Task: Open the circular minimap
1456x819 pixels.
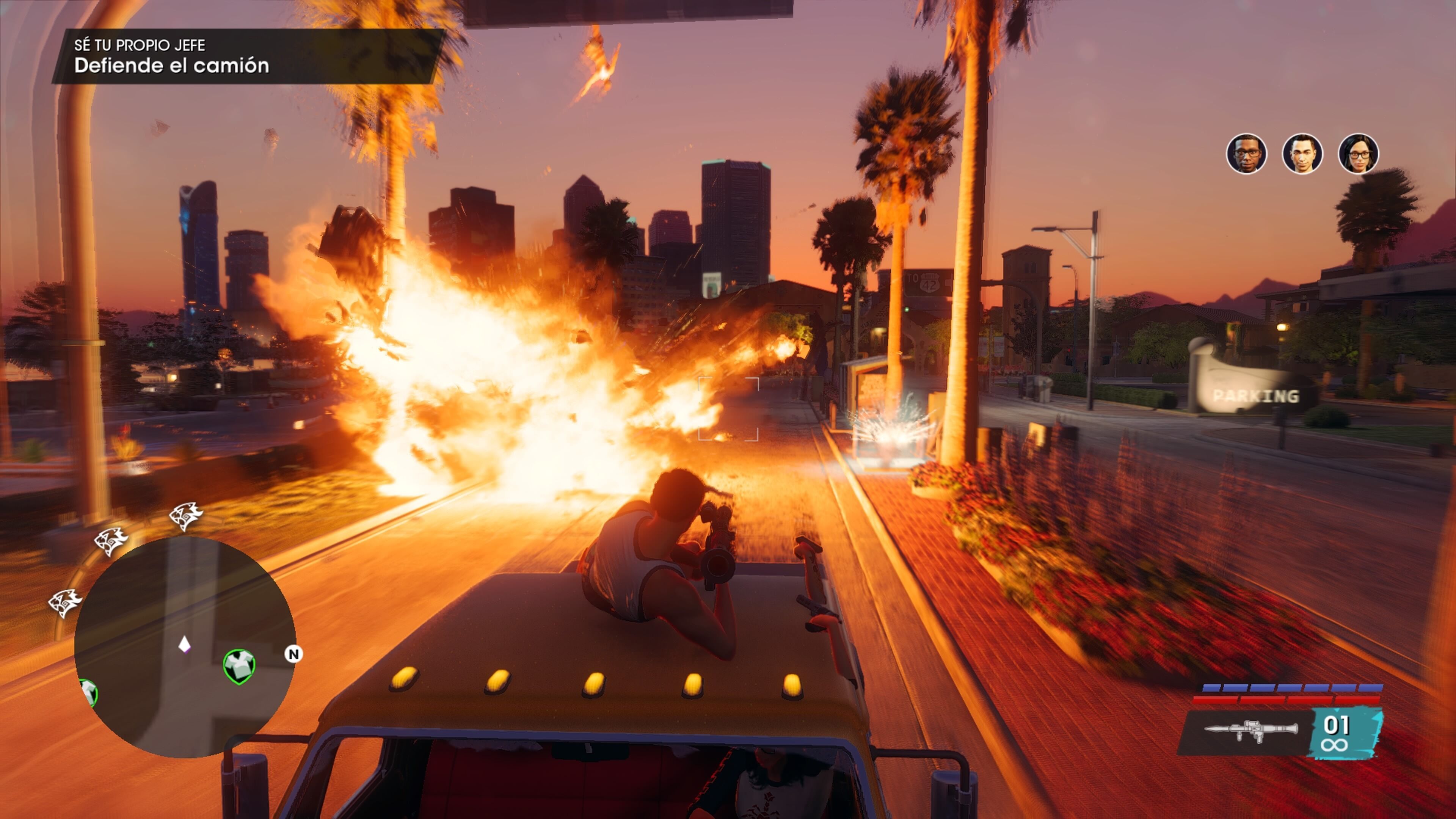Action: 184,646
